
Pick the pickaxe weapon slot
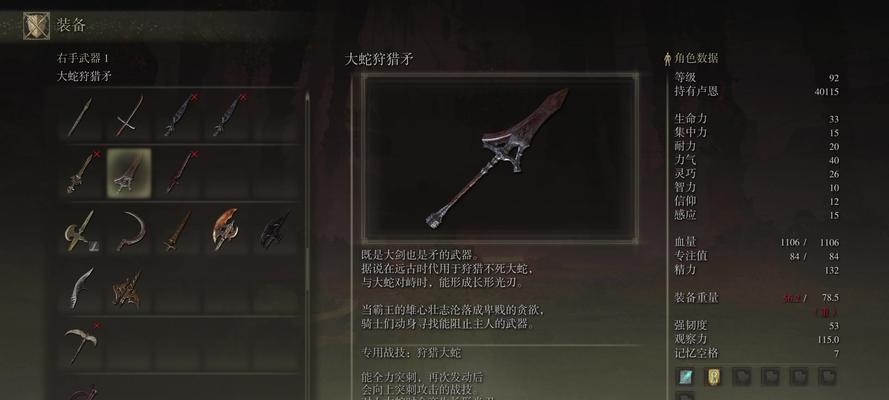click(x=81, y=344)
